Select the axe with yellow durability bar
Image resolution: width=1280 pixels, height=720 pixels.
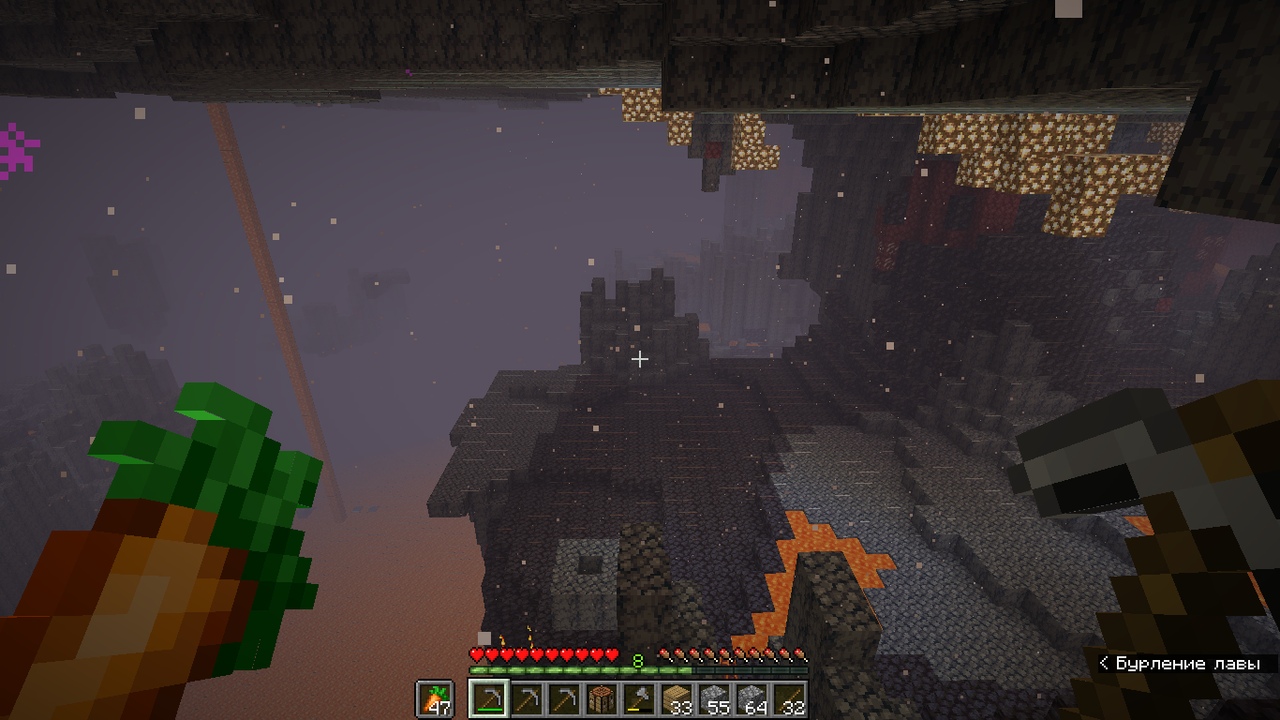pos(638,699)
